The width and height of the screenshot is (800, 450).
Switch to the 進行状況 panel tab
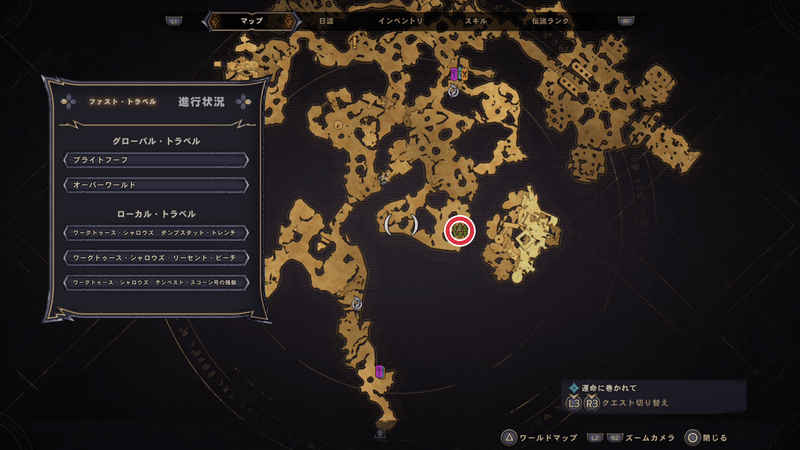click(201, 102)
